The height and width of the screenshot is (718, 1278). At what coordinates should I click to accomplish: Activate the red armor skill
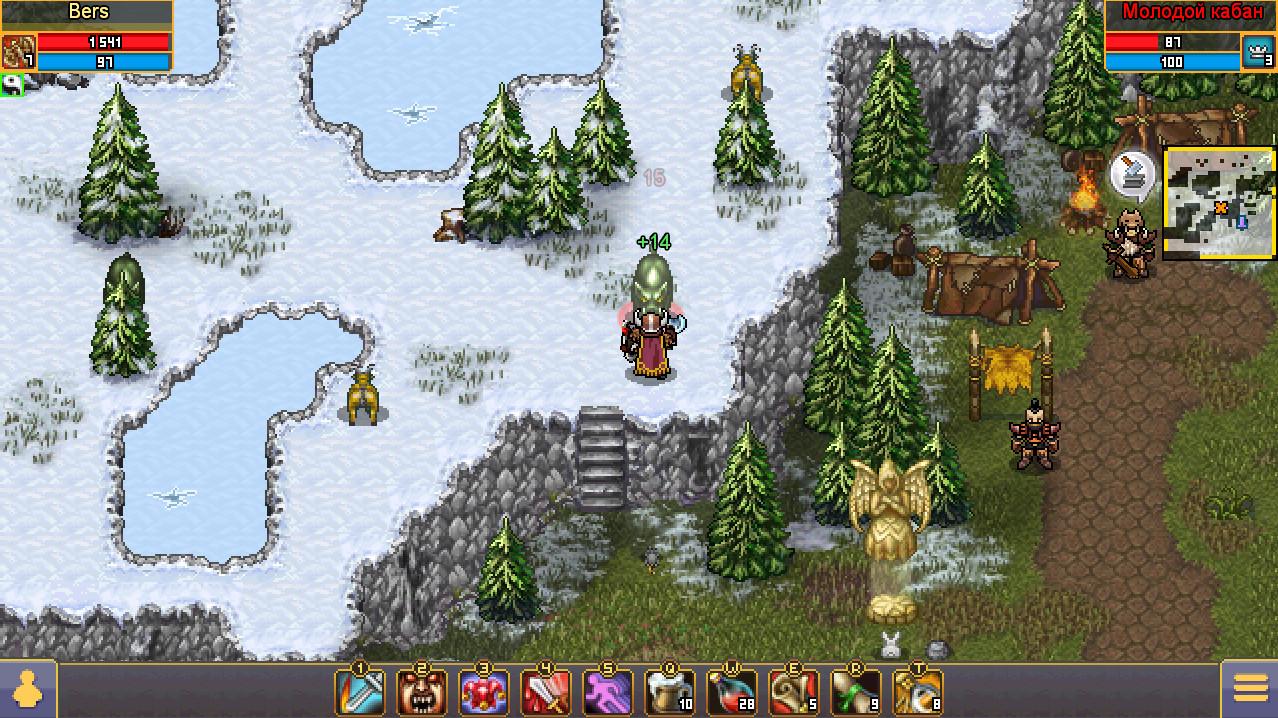pyautogui.click(x=483, y=692)
